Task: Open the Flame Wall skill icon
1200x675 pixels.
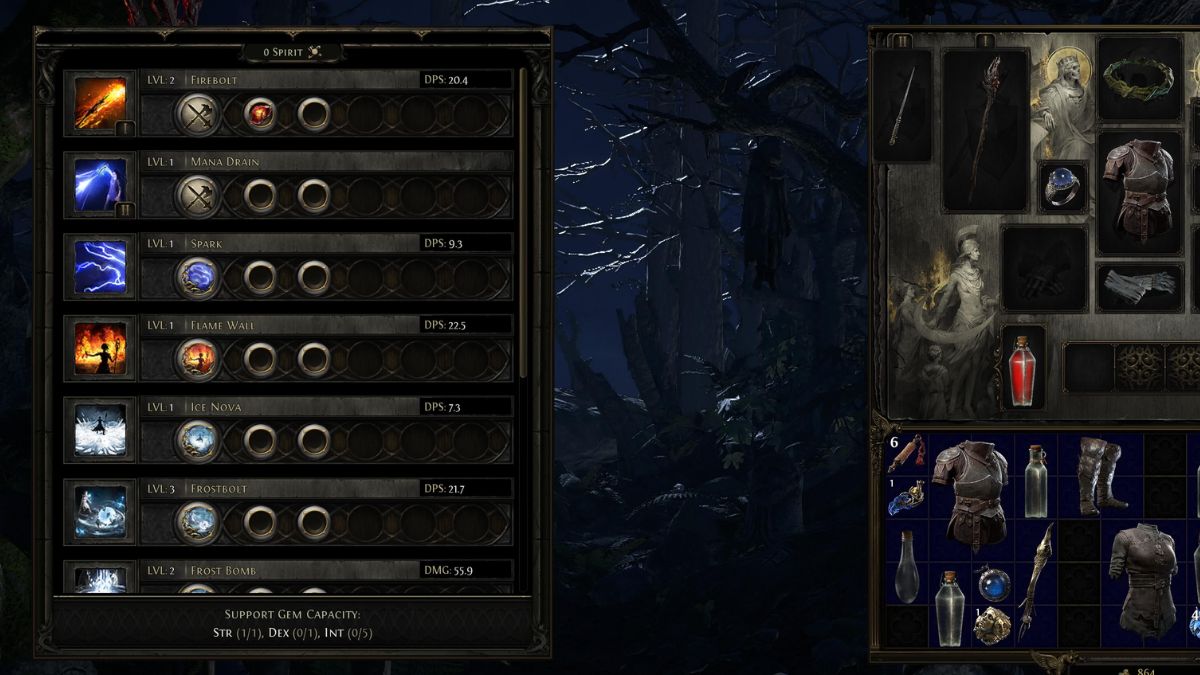Action: [101, 349]
